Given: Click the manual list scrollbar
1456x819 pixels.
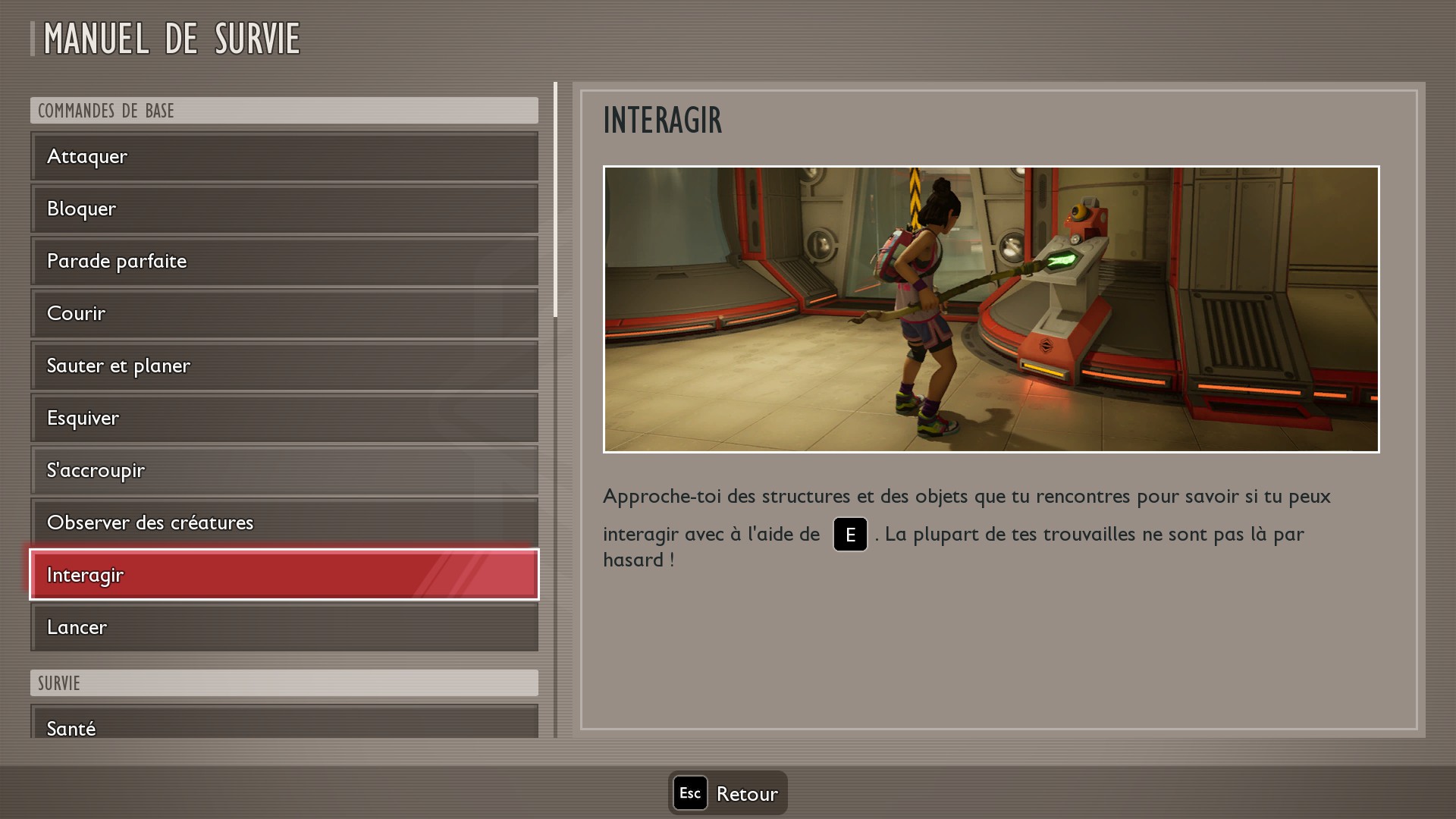Looking at the screenshot, I should pos(556,199).
